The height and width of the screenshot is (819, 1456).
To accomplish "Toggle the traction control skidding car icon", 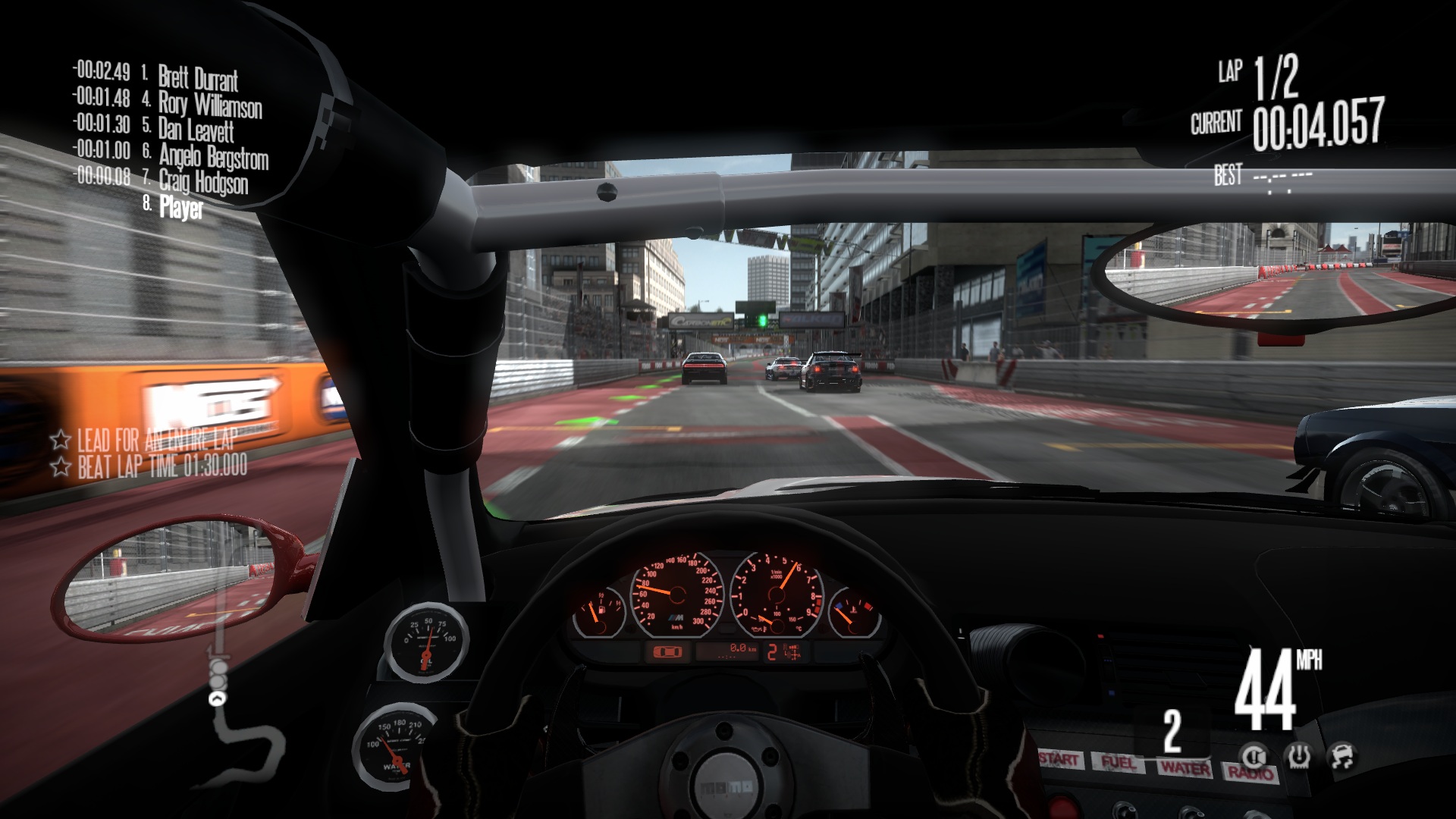I will point(1343,755).
